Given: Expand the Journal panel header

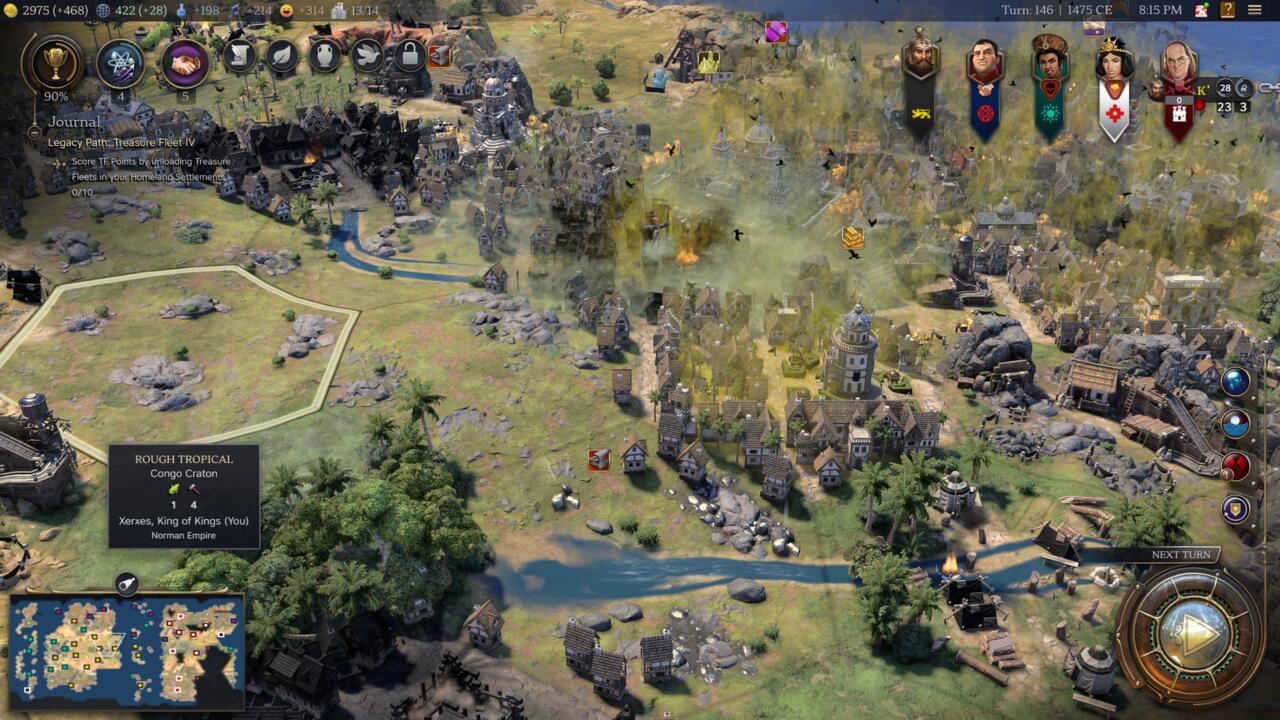Looking at the screenshot, I should [73, 121].
